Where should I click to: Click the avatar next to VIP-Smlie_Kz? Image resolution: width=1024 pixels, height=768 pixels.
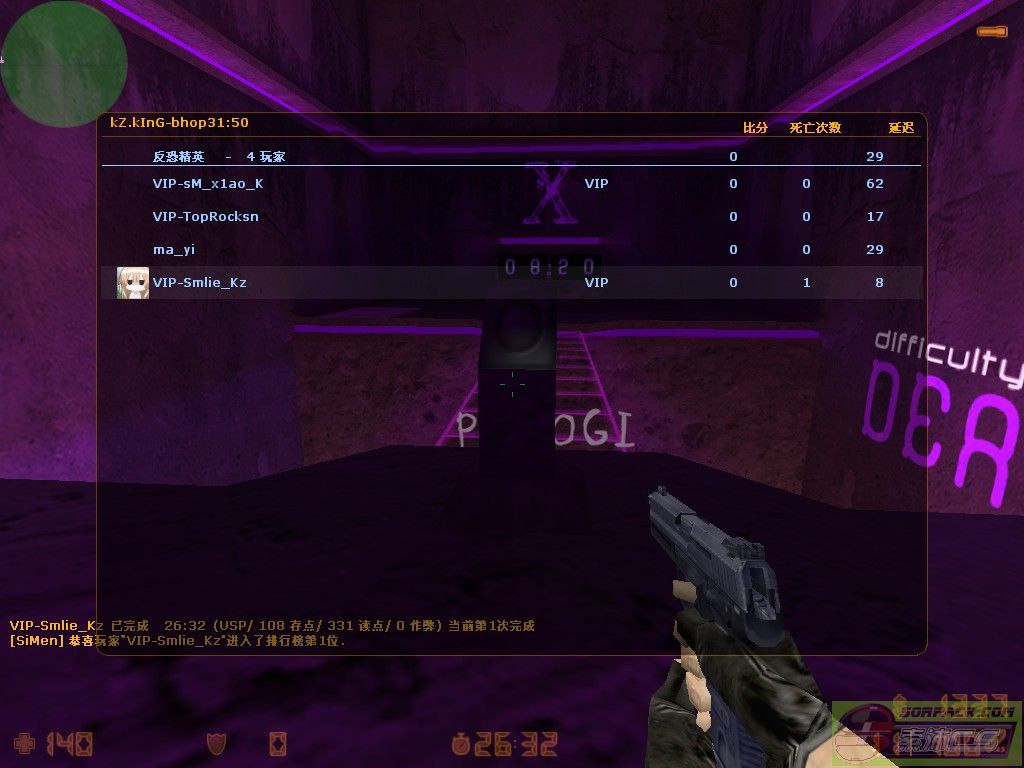pyautogui.click(x=132, y=283)
